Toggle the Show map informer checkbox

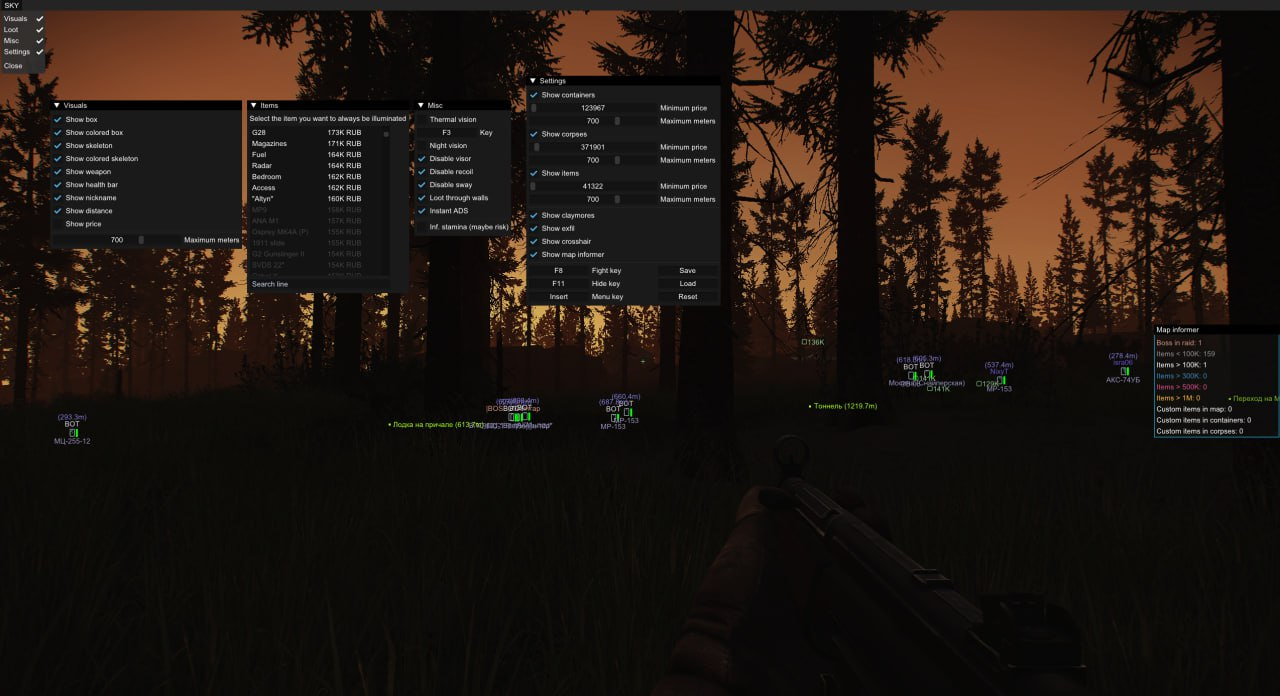[x=534, y=255]
